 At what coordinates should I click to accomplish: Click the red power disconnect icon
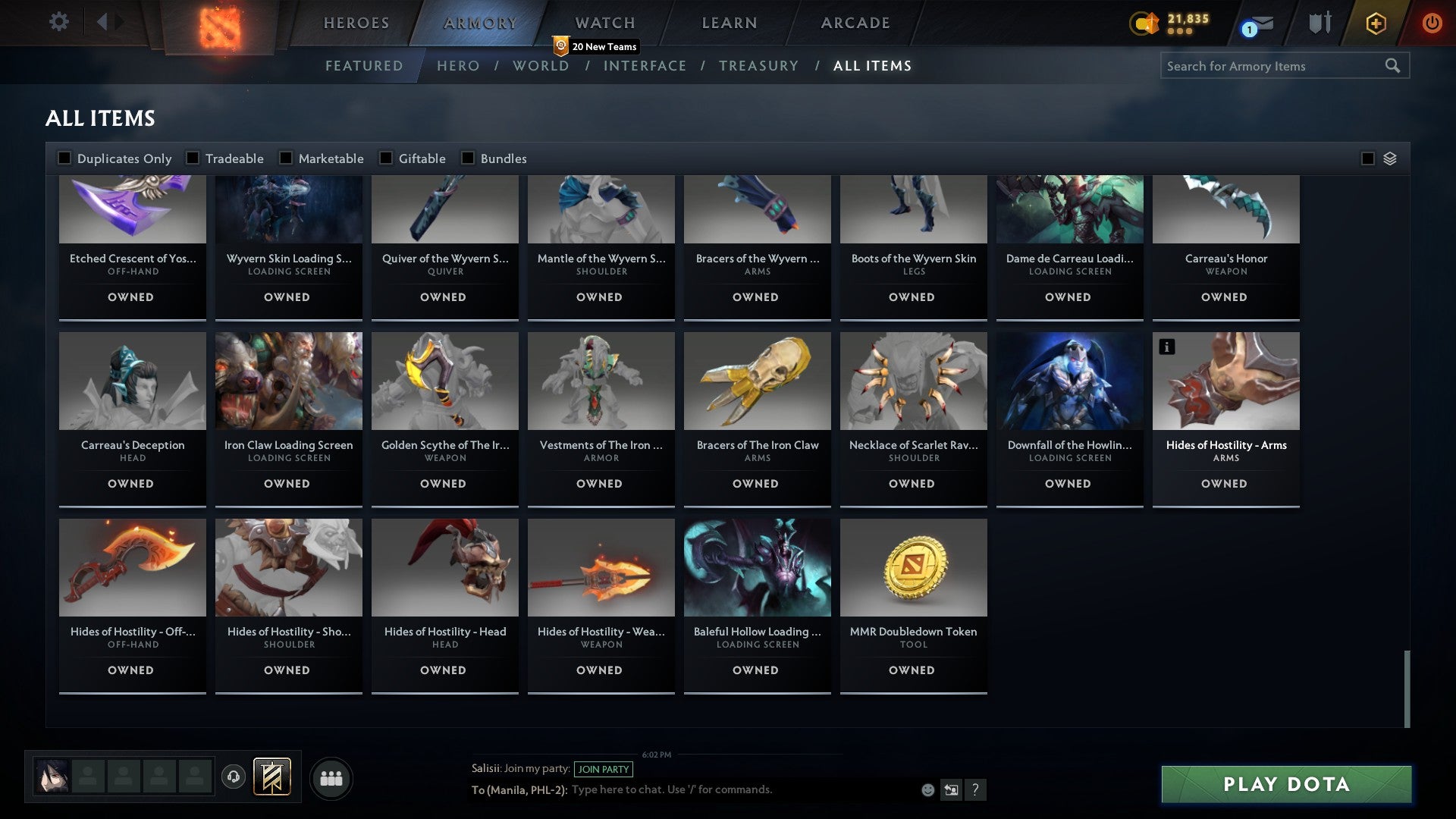[1432, 24]
